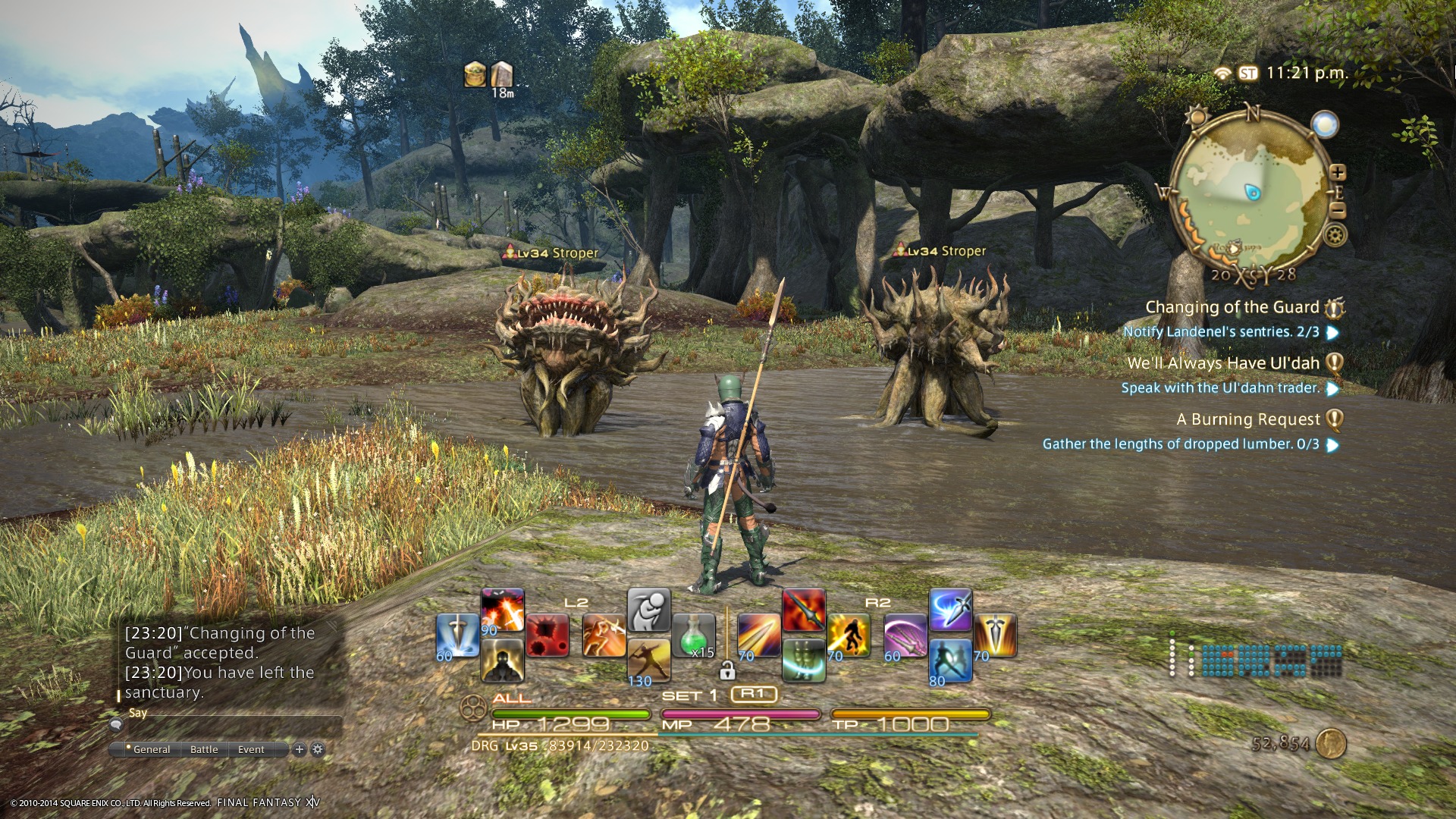Activate the purple claw slash ability
The image size is (1456, 819).
[905, 635]
